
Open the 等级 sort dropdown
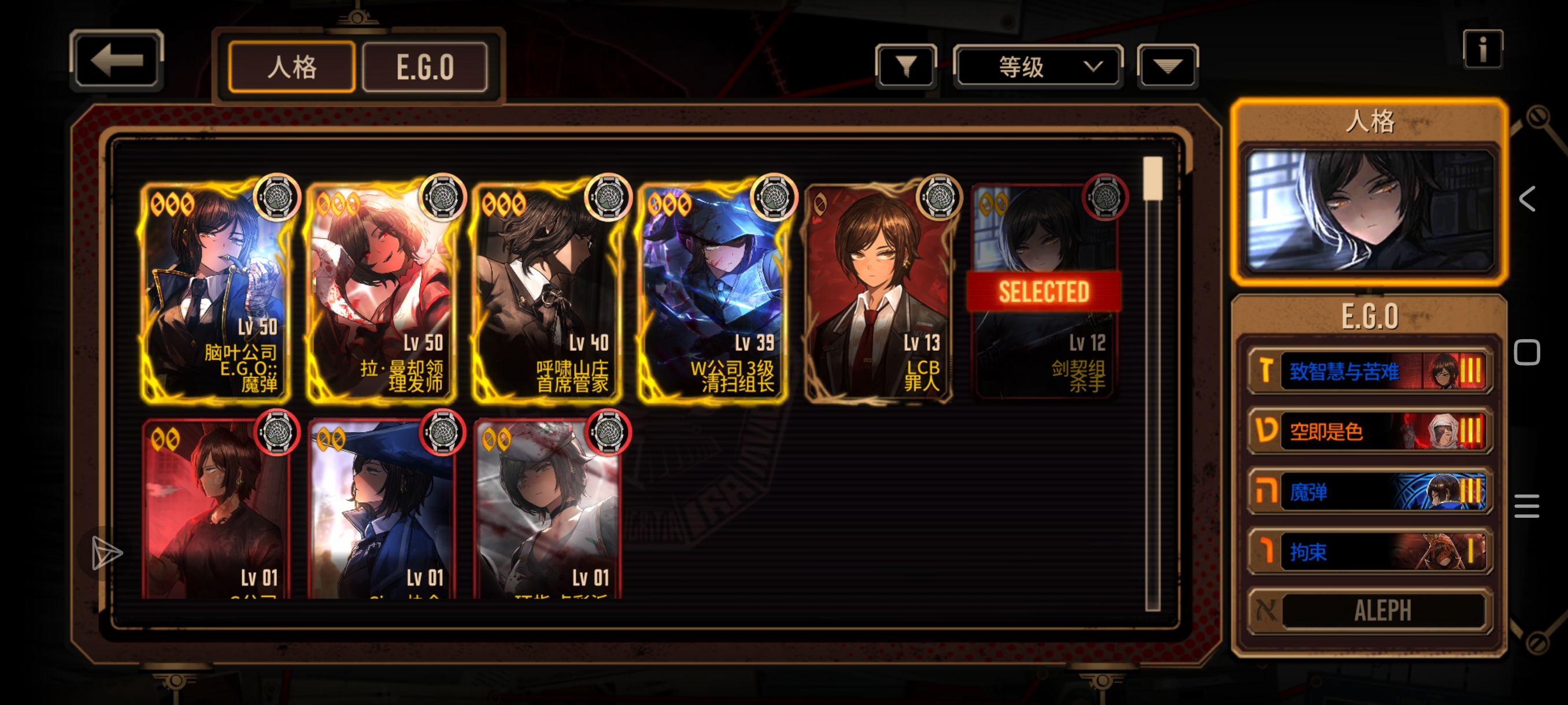(x=1037, y=66)
